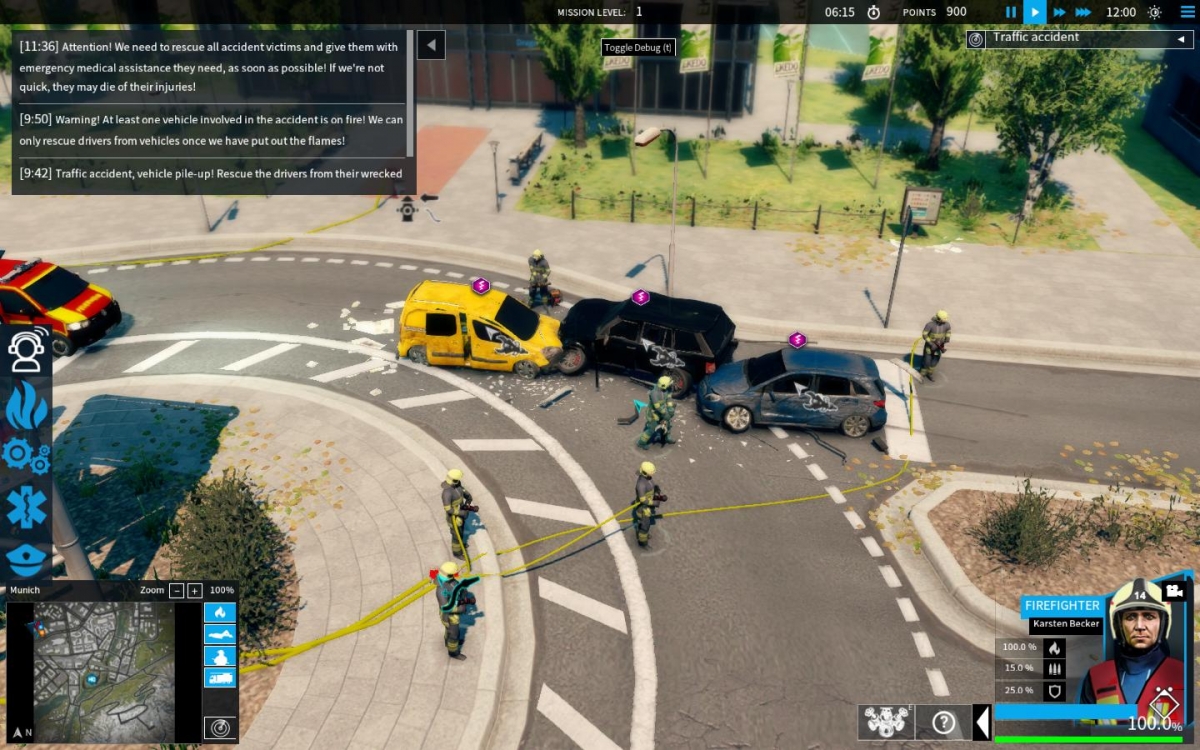1200x750 pixels.
Task: Click the Toggle Debug button
Action: coord(639,47)
